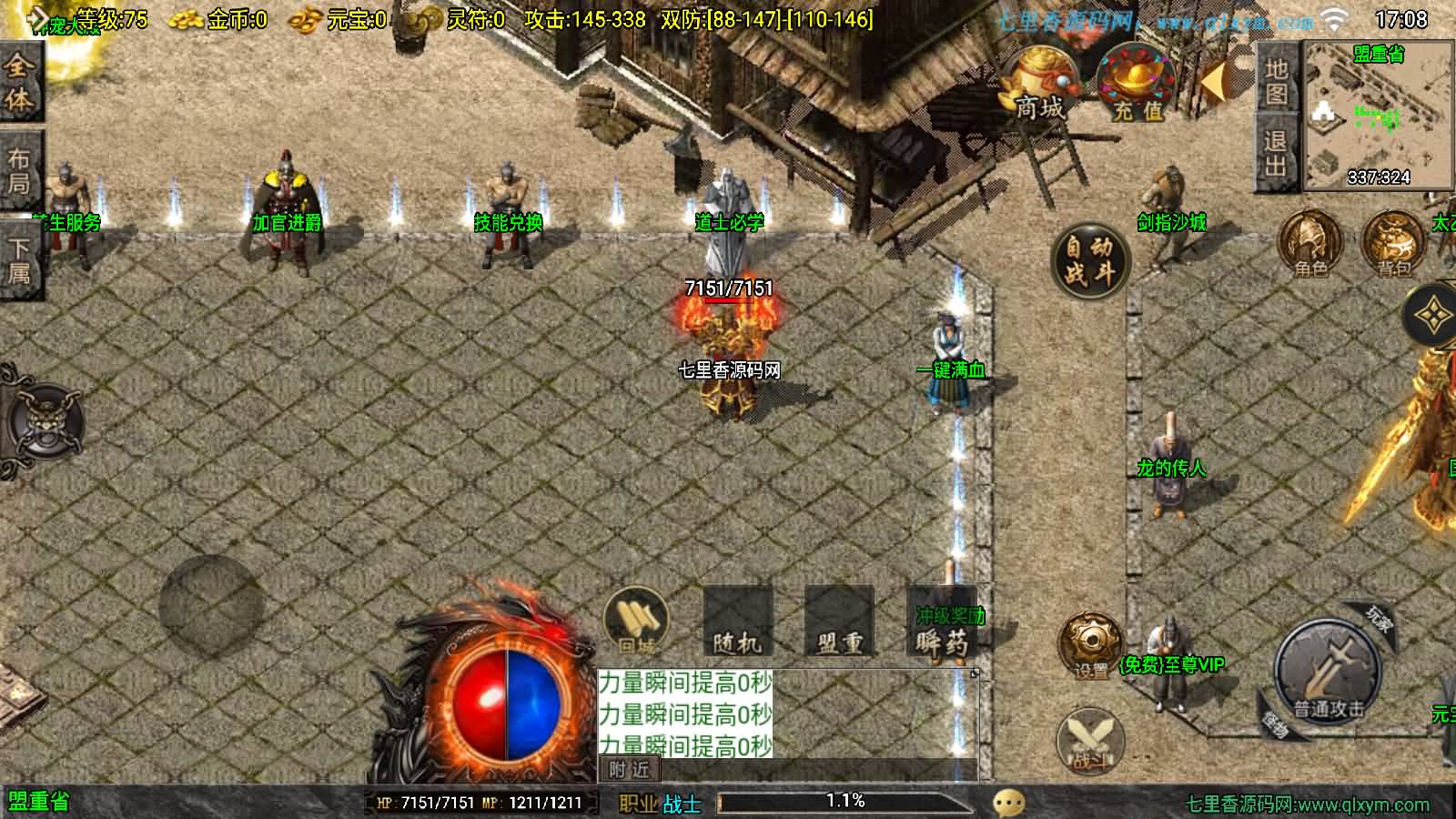1456x819 pixels.
Task: Use the 瞬药 instant potion slot
Action: point(941,624)
